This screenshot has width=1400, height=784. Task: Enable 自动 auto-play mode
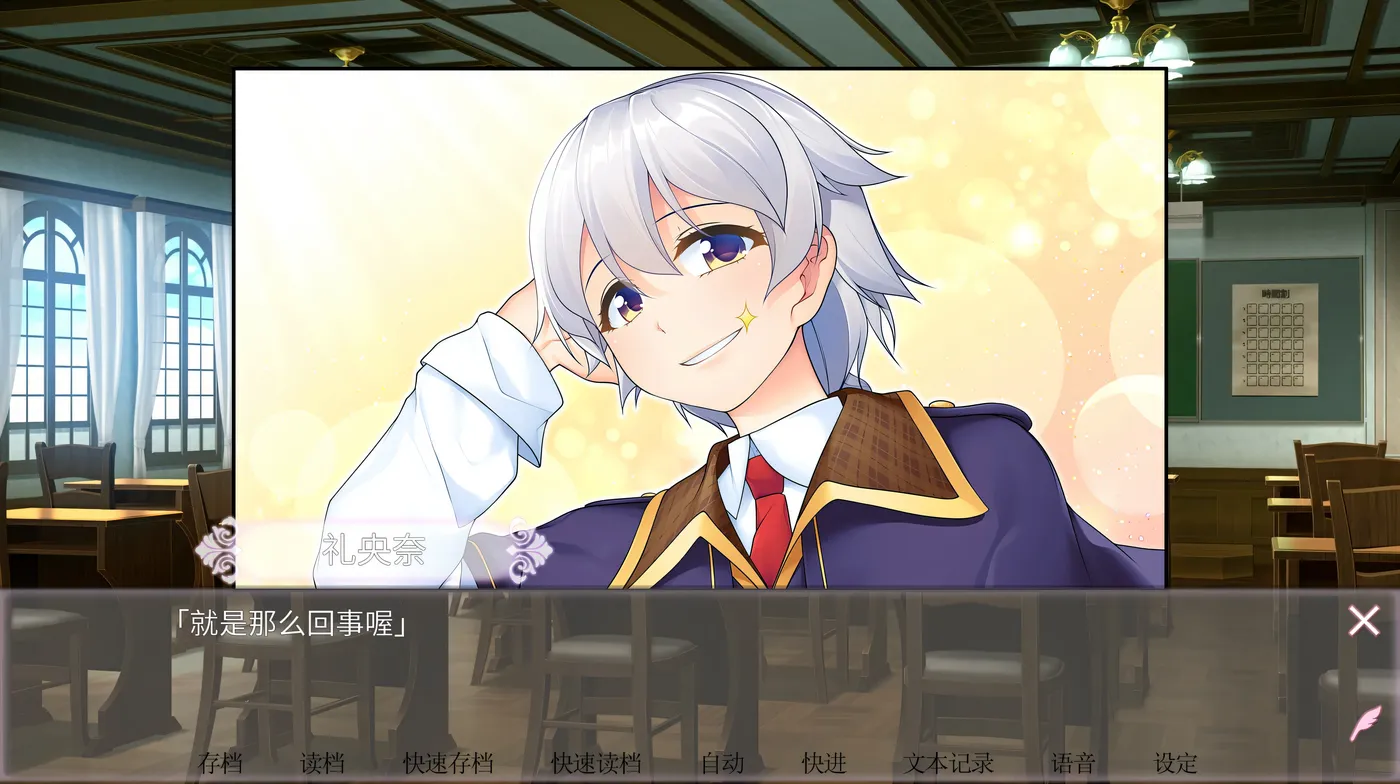click(x=721, y=762)
